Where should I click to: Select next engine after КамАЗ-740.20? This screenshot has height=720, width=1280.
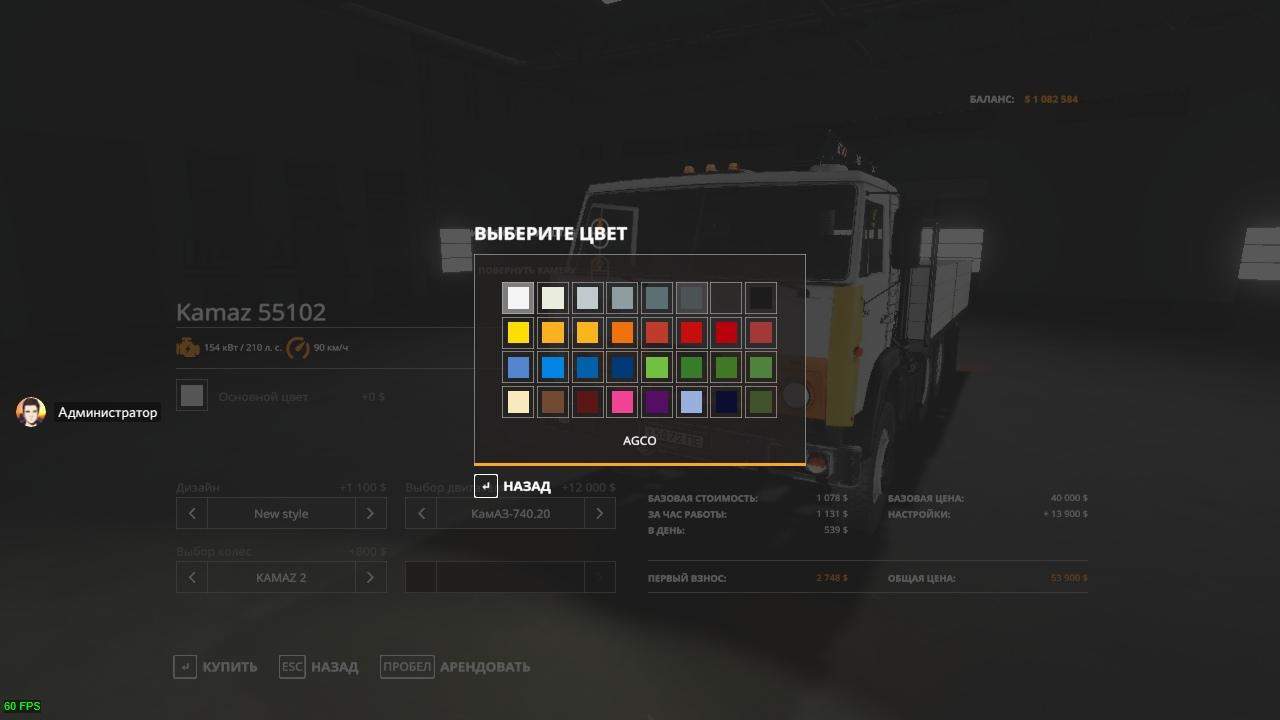coord(599,514)
